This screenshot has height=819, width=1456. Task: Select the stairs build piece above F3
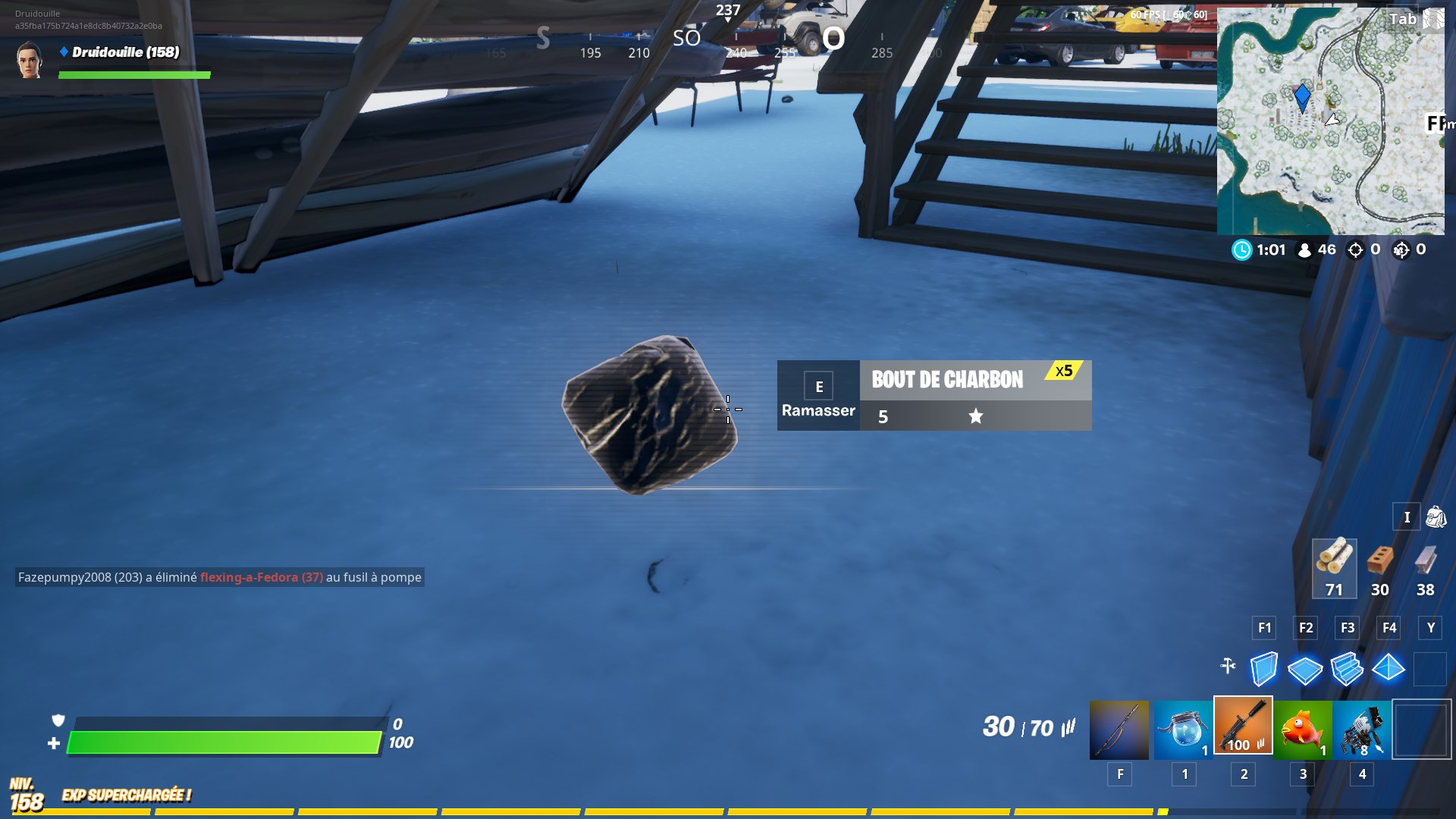(x=1348, y=669)
